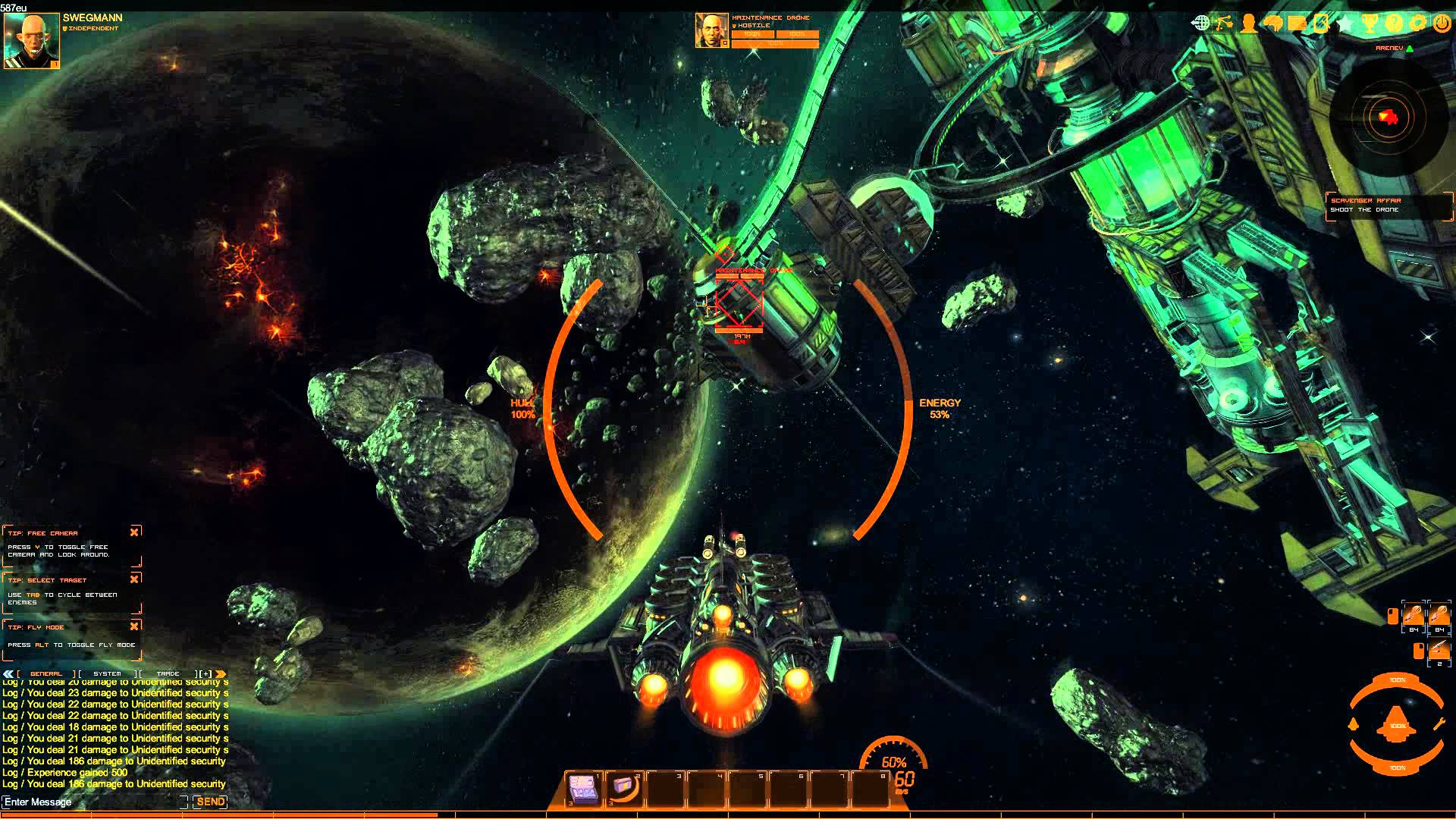Dismiss the Select Target tip
Screen dimensions: 1456x819
[x=134, y=579]
